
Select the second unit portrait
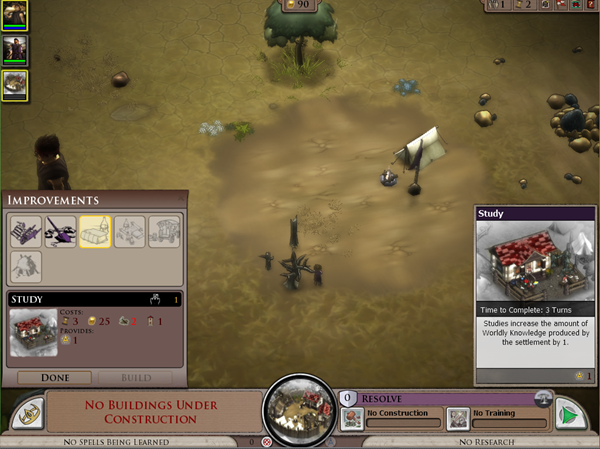15,49
